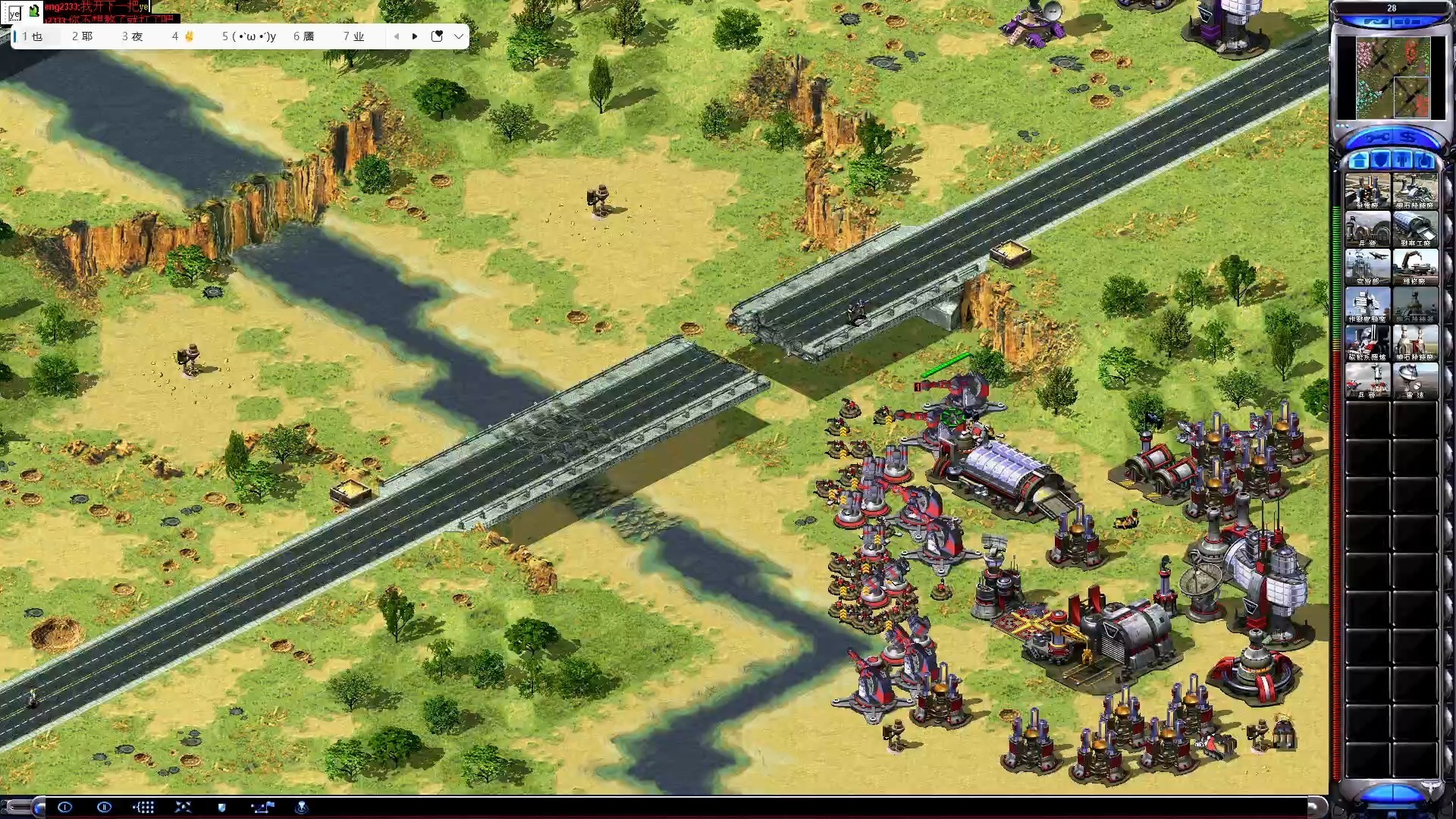Build the 發電廠 power plant
1456x819 pixels.
point(1367,191)
